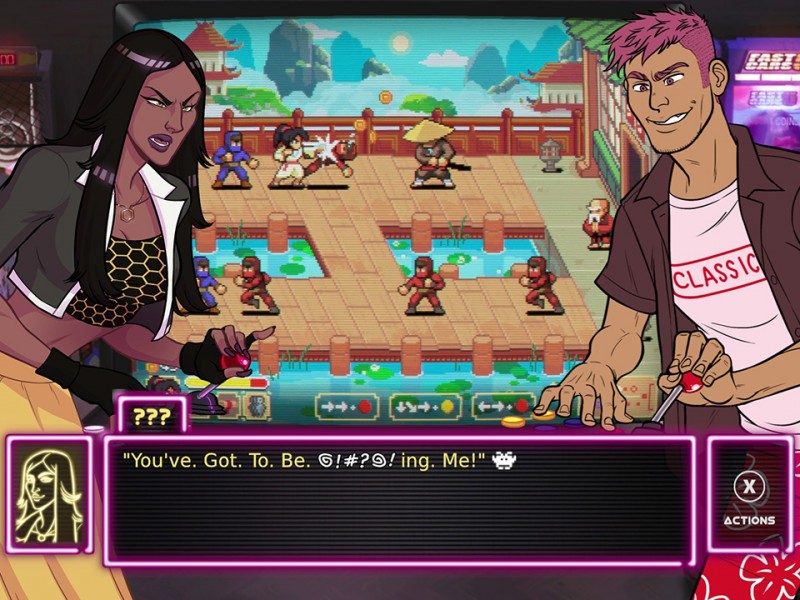
Task: Open the Actions menu panel
Action: (749, 495)
